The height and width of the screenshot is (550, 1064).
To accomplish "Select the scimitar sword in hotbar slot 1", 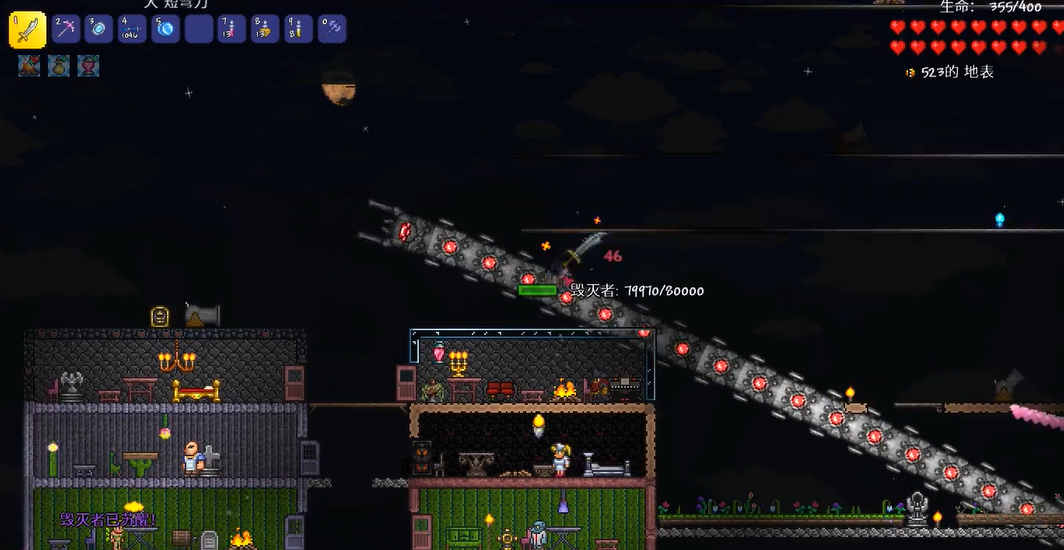I will (x=27, y=30).
